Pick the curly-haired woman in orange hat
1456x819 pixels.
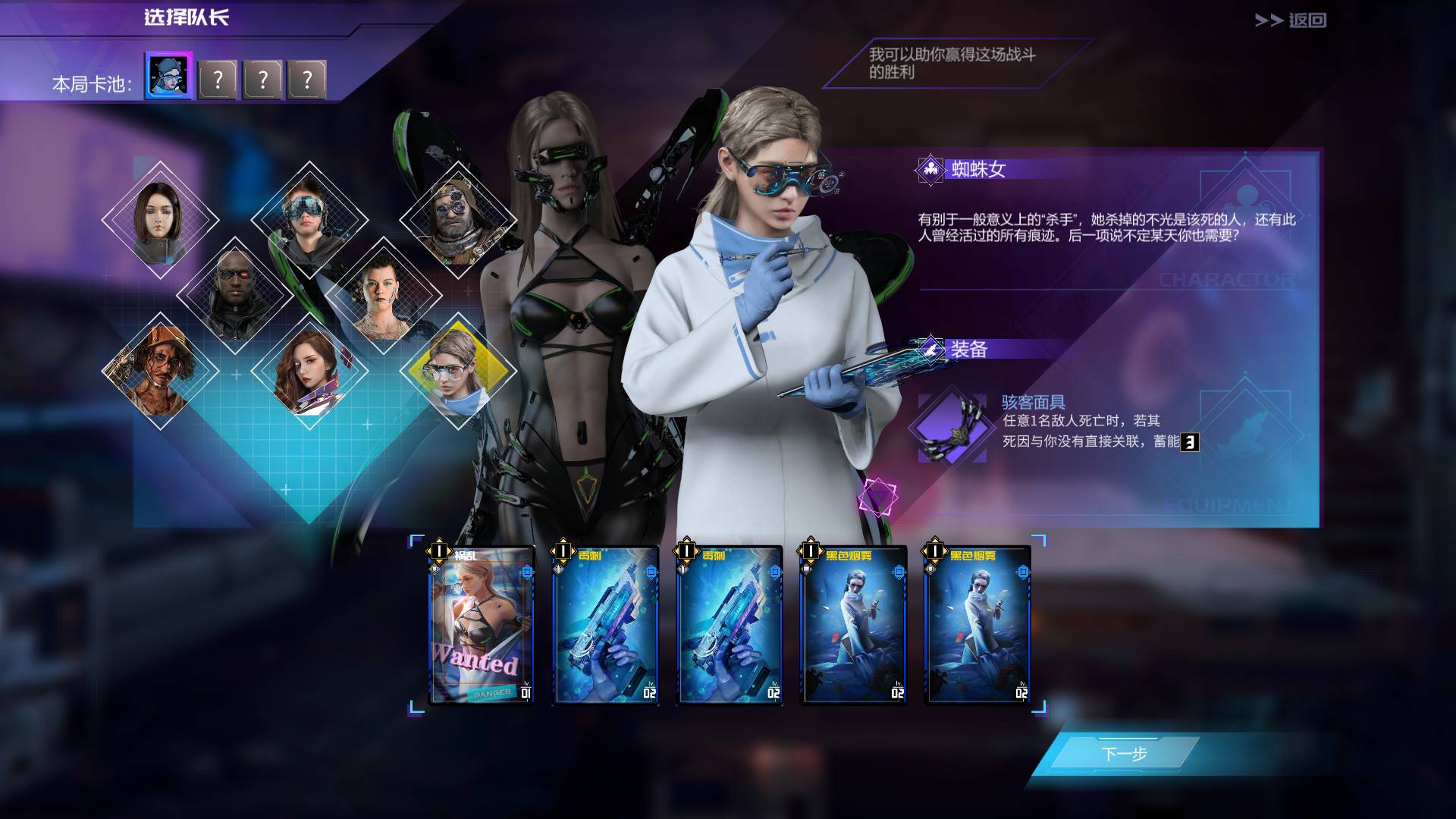160,371
